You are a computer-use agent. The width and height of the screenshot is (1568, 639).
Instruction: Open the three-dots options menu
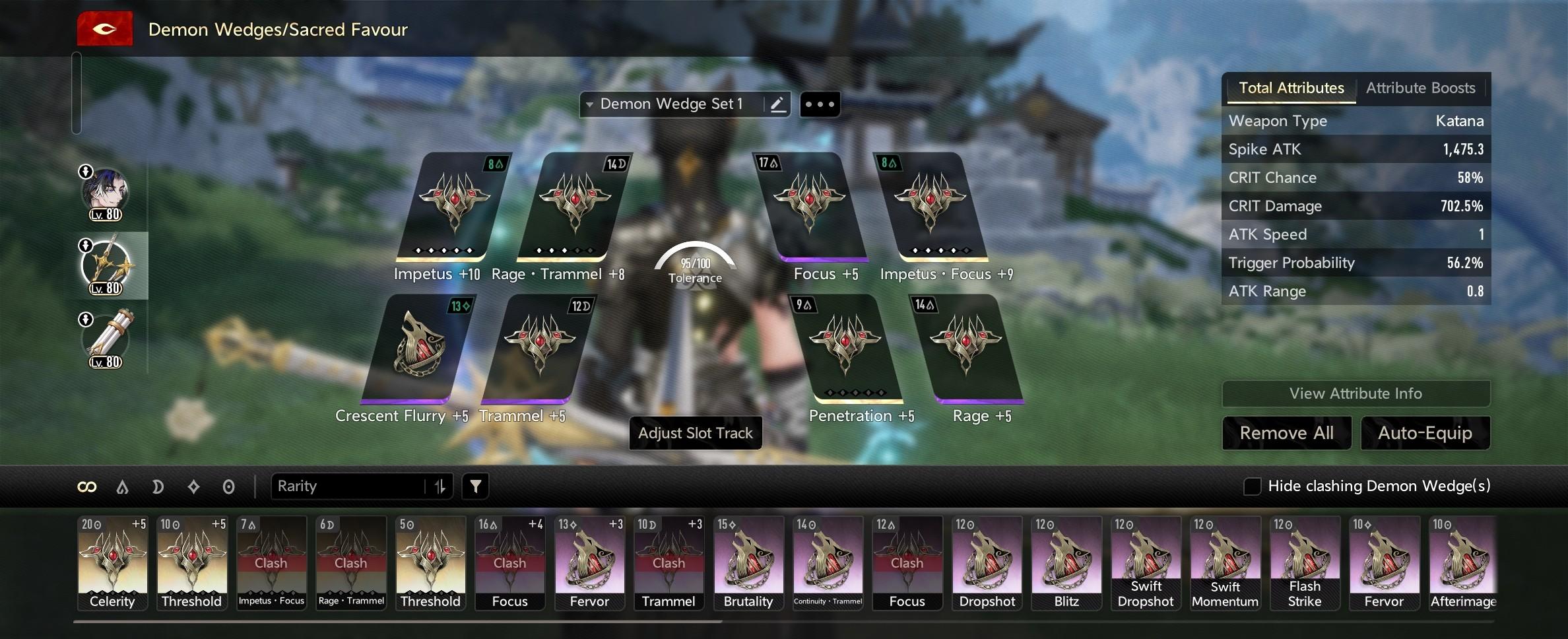click(x=820, y=104)
